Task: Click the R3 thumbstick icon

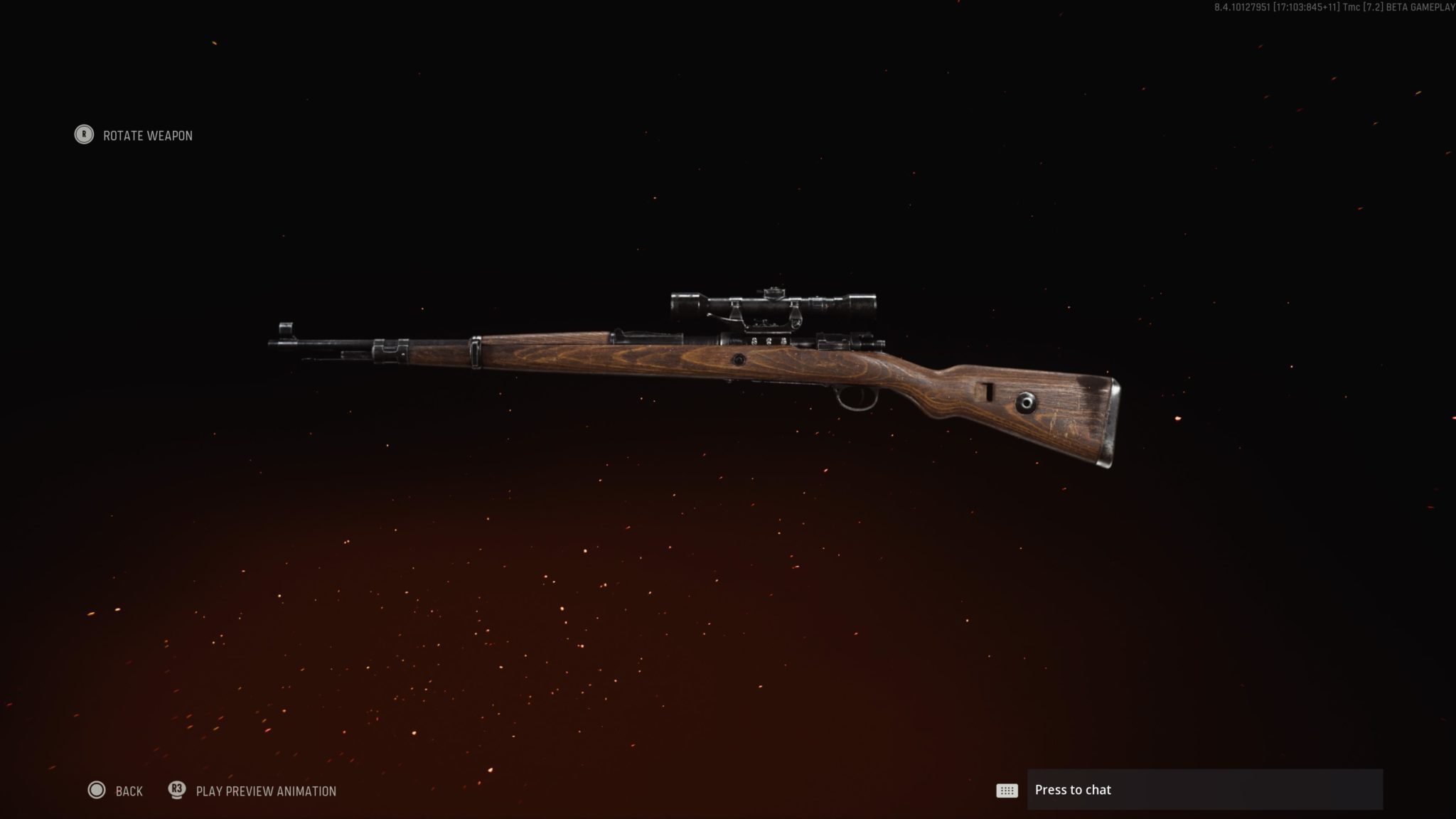Action: (178, 791)
